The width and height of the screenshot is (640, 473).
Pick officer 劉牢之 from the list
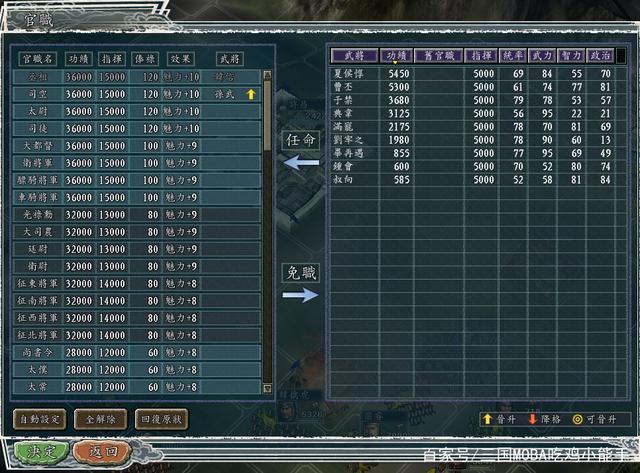pyautogui.click(x=355, y=140)
